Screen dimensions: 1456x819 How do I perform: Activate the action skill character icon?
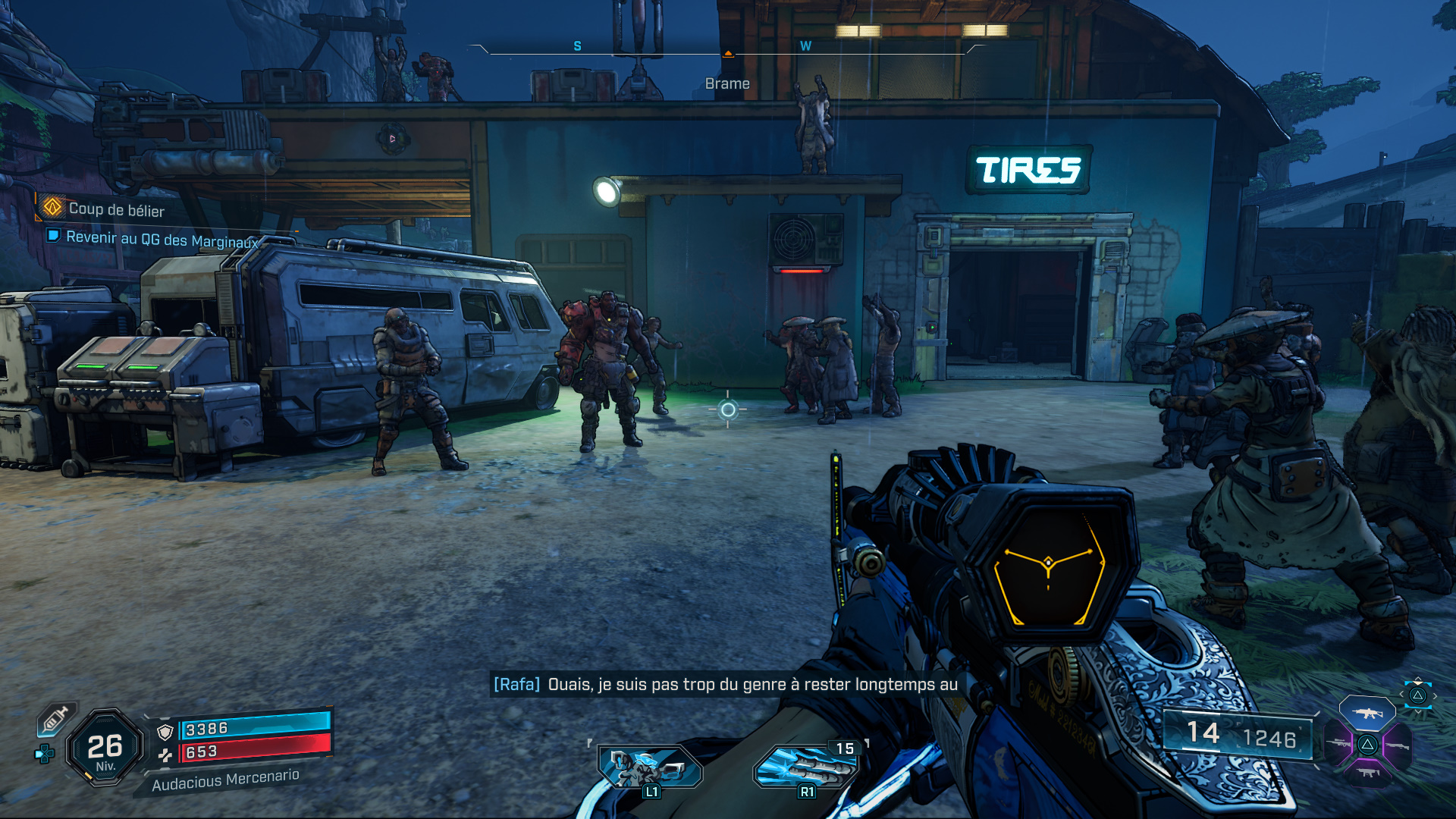pyautogui.click(x=650, y=766)
